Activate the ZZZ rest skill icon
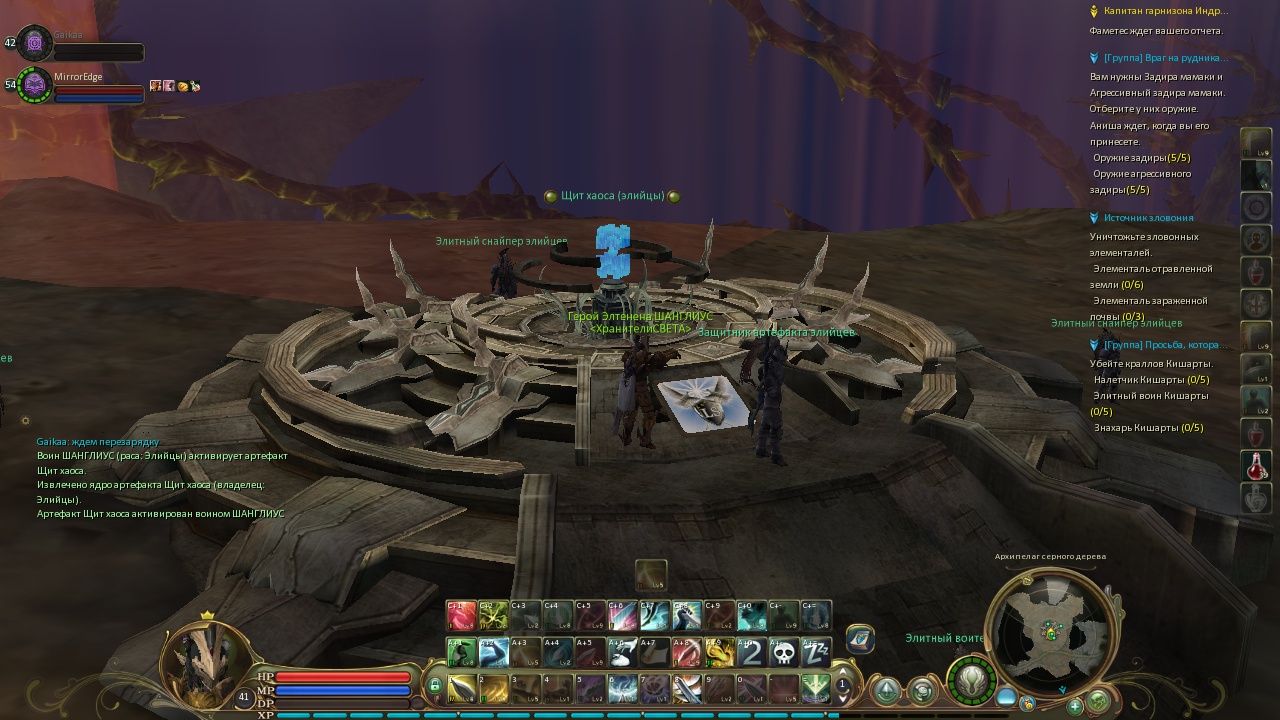 816,653
